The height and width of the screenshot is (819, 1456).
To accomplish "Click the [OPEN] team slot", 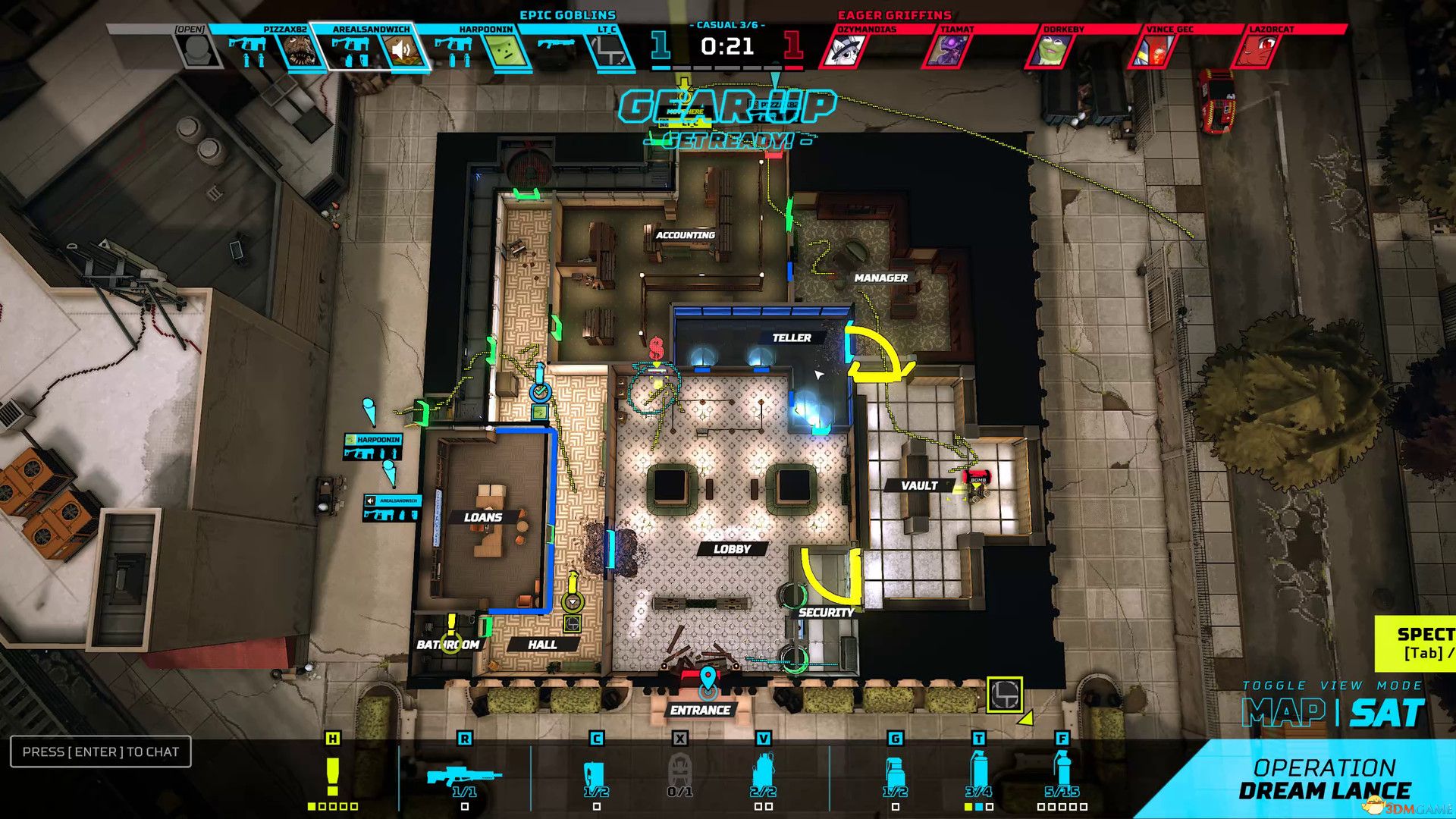I will pyautogui.click(x=192, y=42).
